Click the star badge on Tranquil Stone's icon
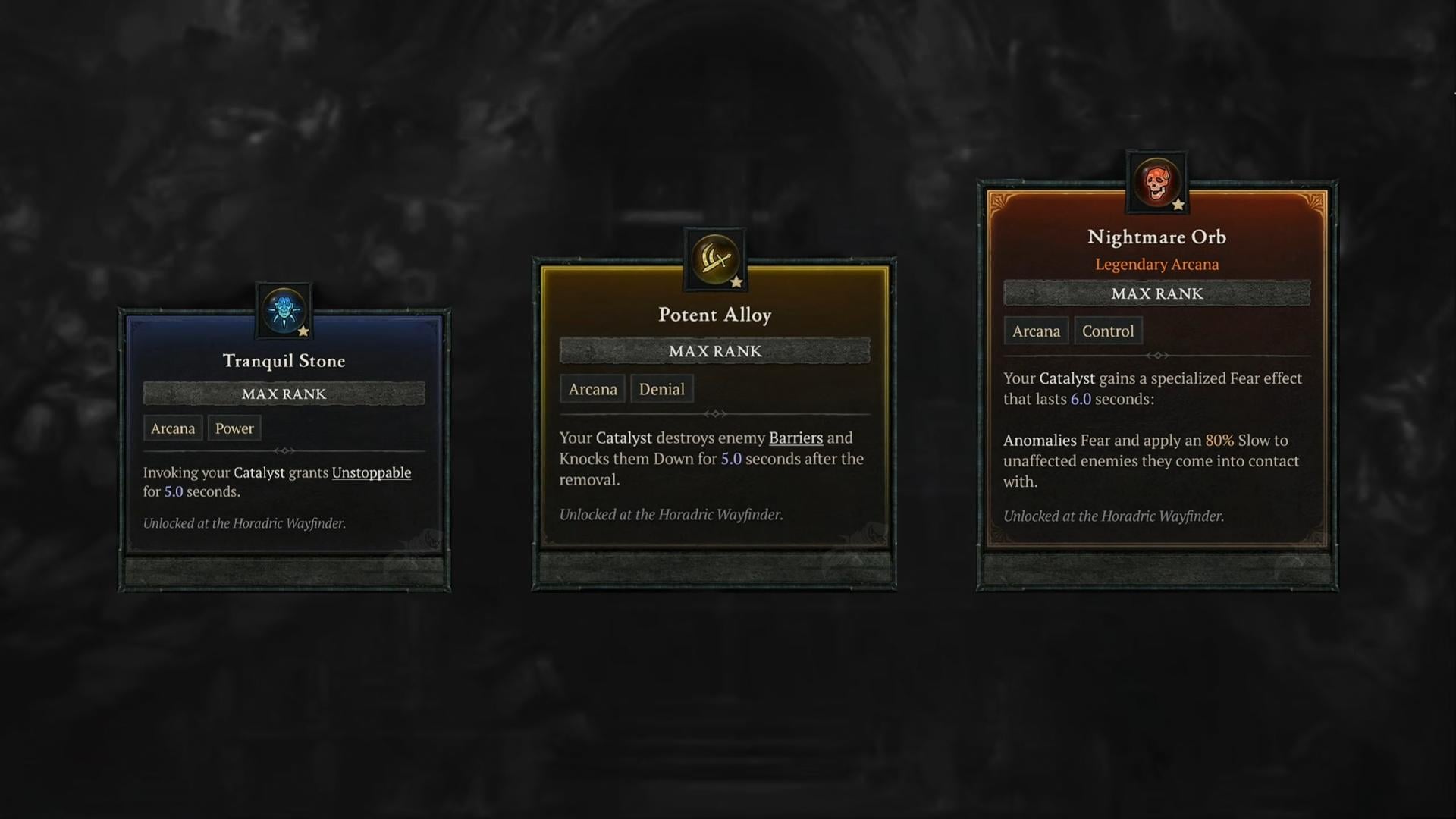Image resolution: width=1456 pixels, height=819 pixels. tap(303, 332)
